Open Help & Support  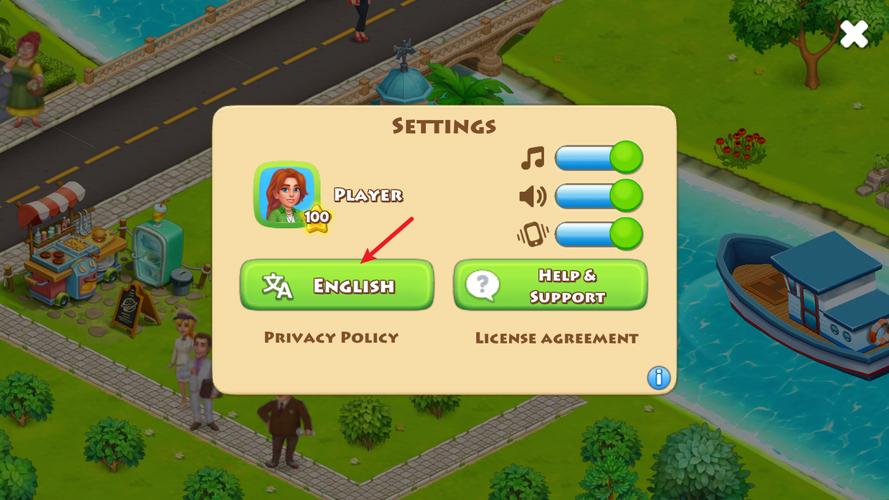pyautogui.click(x=550, y=285)
